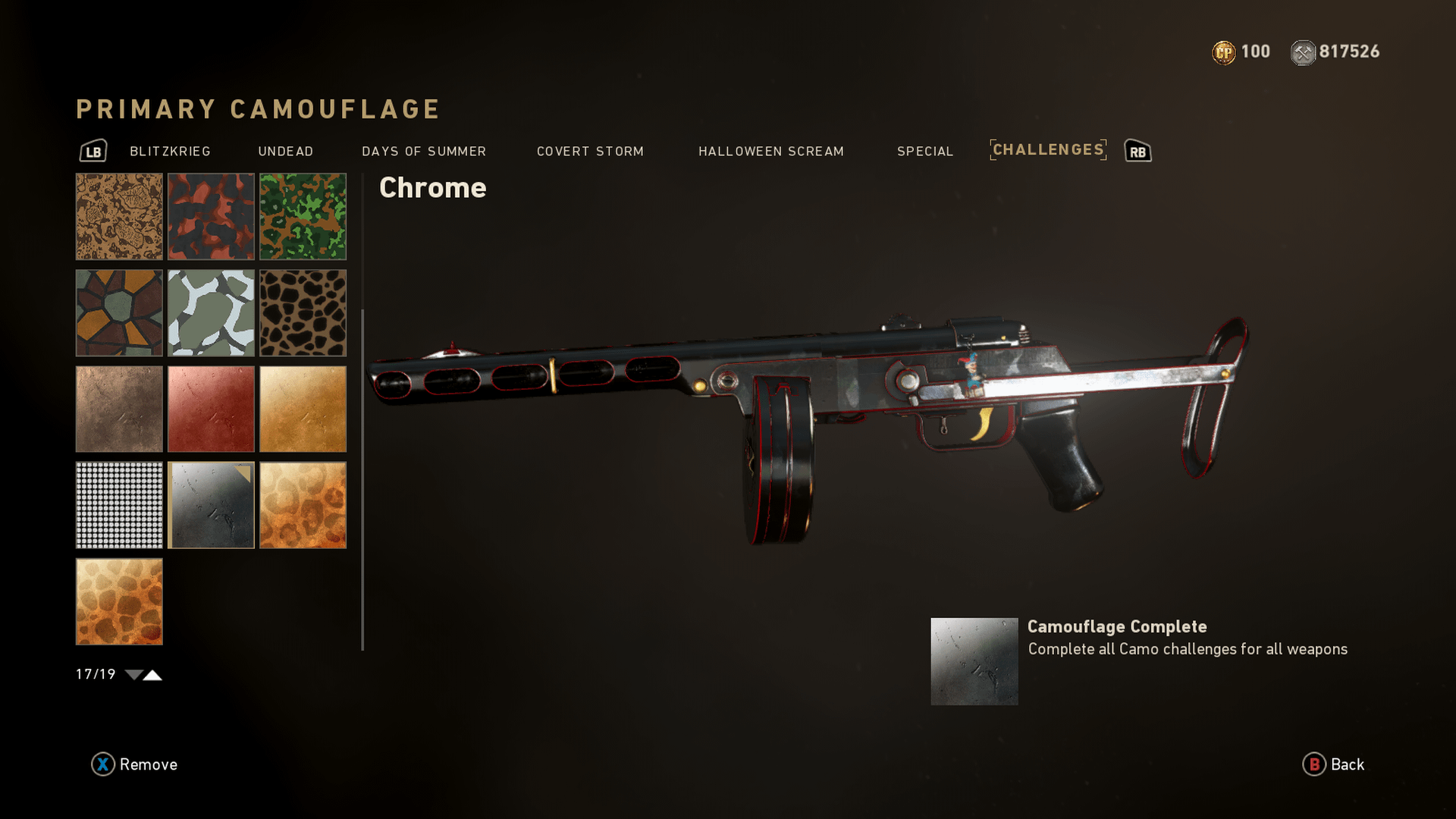Image resolution: width=1456 pixels, height=819 pixels.
Task: Click the Remove camouflage option
Action: click(x=135, y=764)
